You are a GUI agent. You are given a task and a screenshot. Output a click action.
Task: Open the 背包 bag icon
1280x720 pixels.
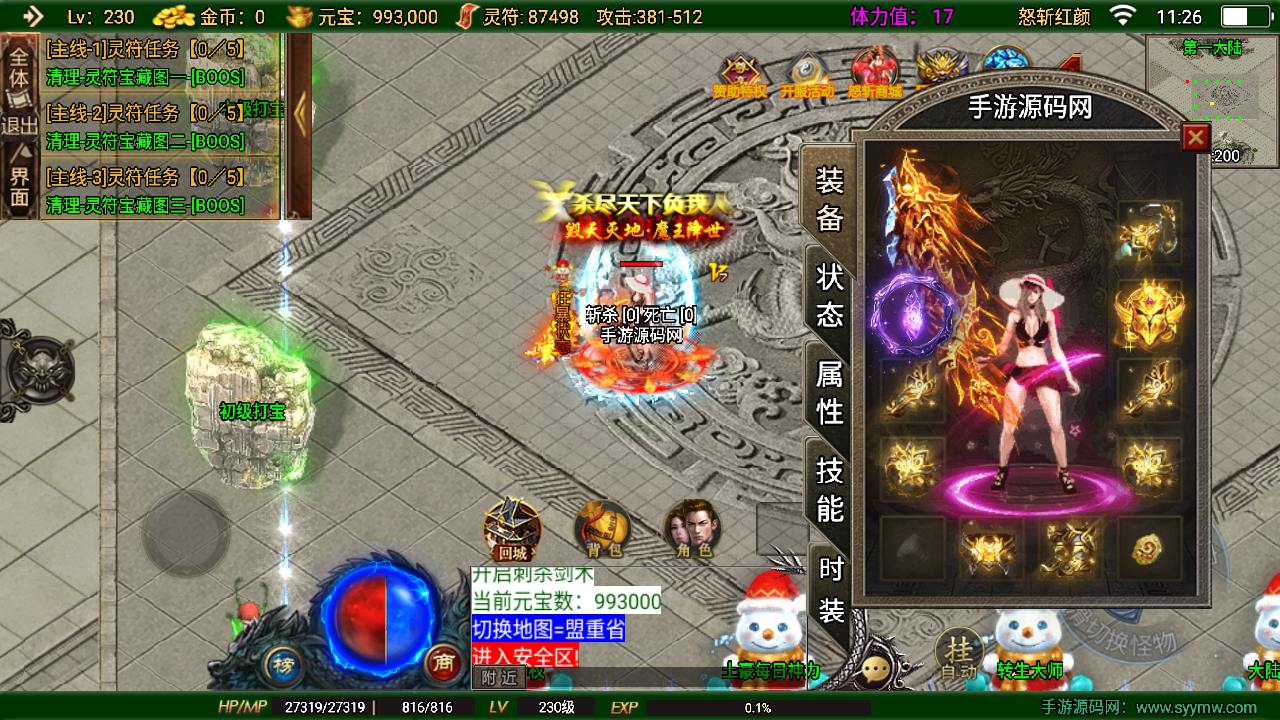pyautogui.click(x=602, y=528)
